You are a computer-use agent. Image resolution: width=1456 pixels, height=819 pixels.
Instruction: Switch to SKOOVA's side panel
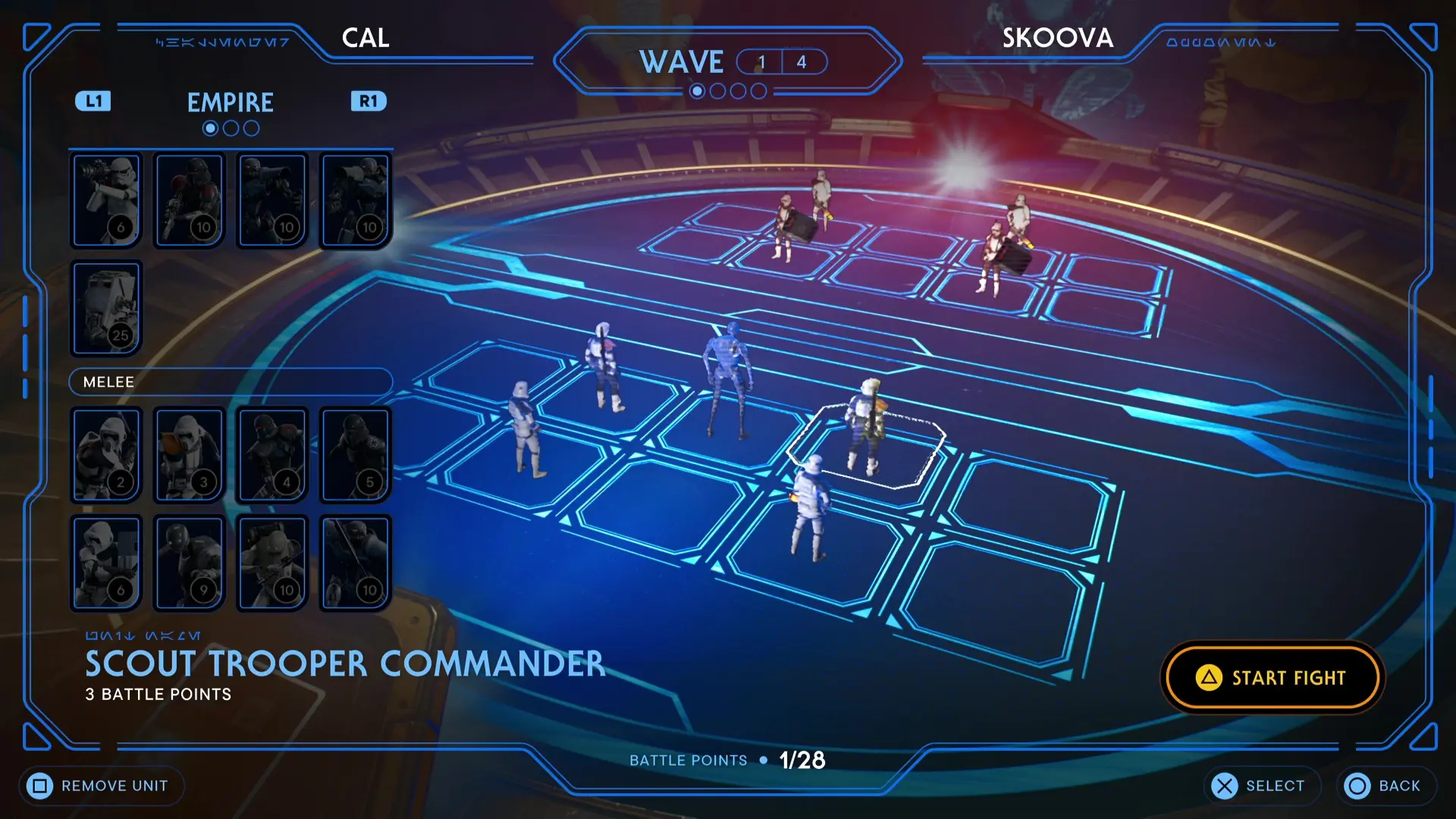1057,38
